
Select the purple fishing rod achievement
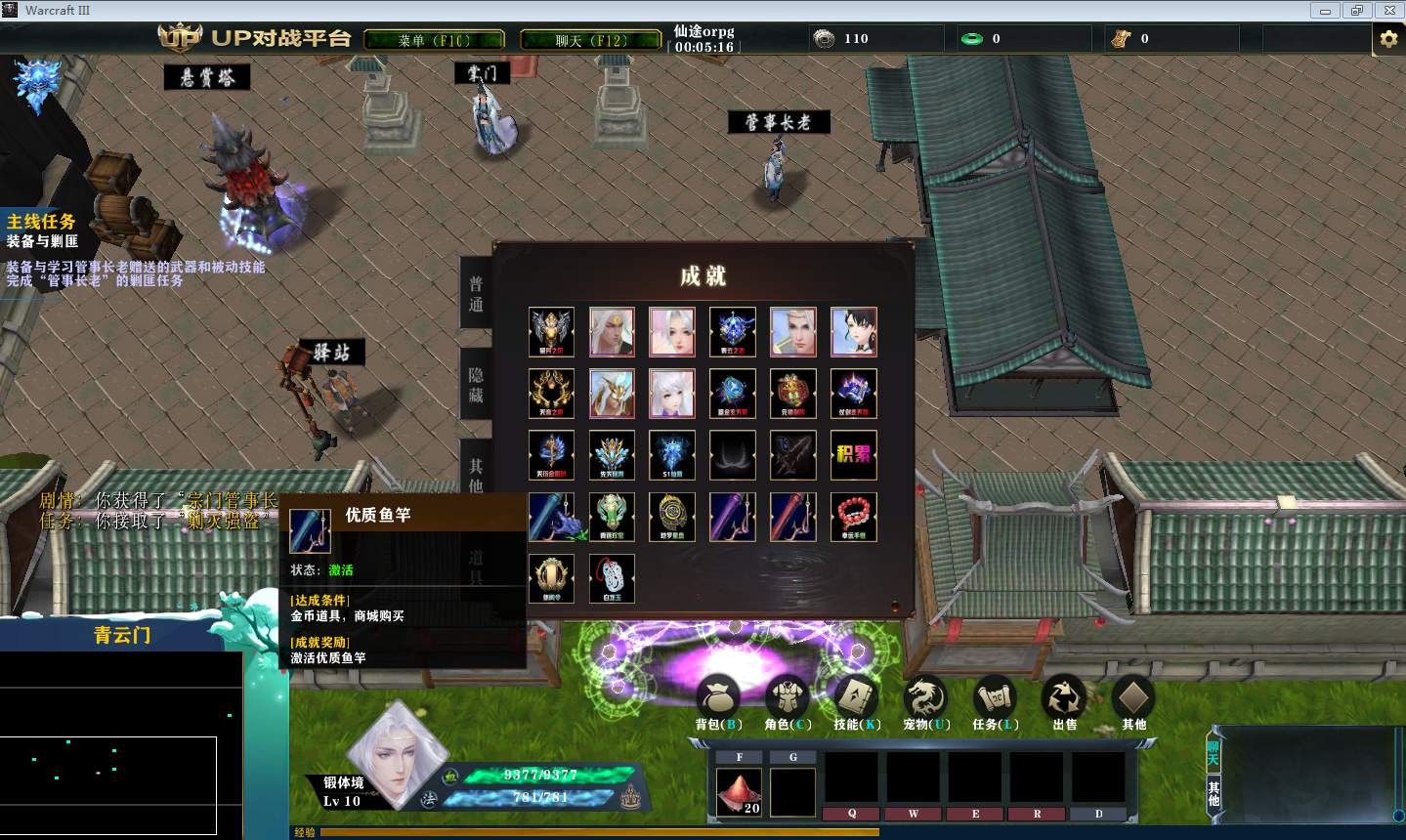coord(733,517)
